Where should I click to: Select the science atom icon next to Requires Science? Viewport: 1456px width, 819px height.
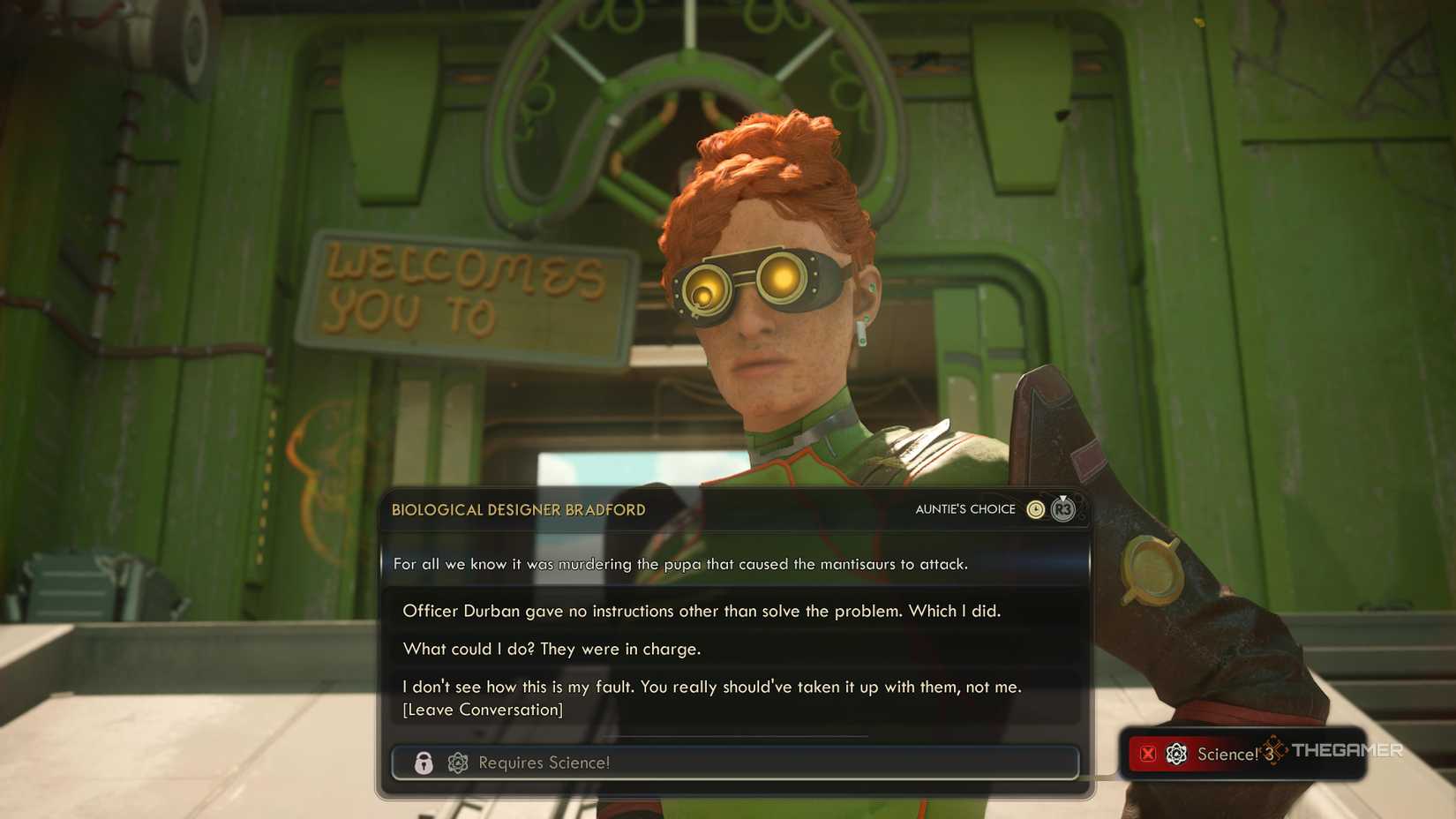click(x=457, y=763)
